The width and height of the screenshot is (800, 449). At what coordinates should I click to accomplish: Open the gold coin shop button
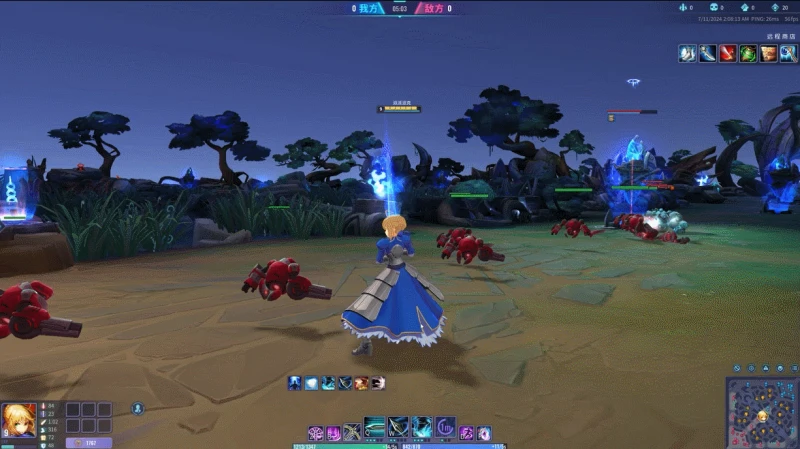[x=88, y=442]
